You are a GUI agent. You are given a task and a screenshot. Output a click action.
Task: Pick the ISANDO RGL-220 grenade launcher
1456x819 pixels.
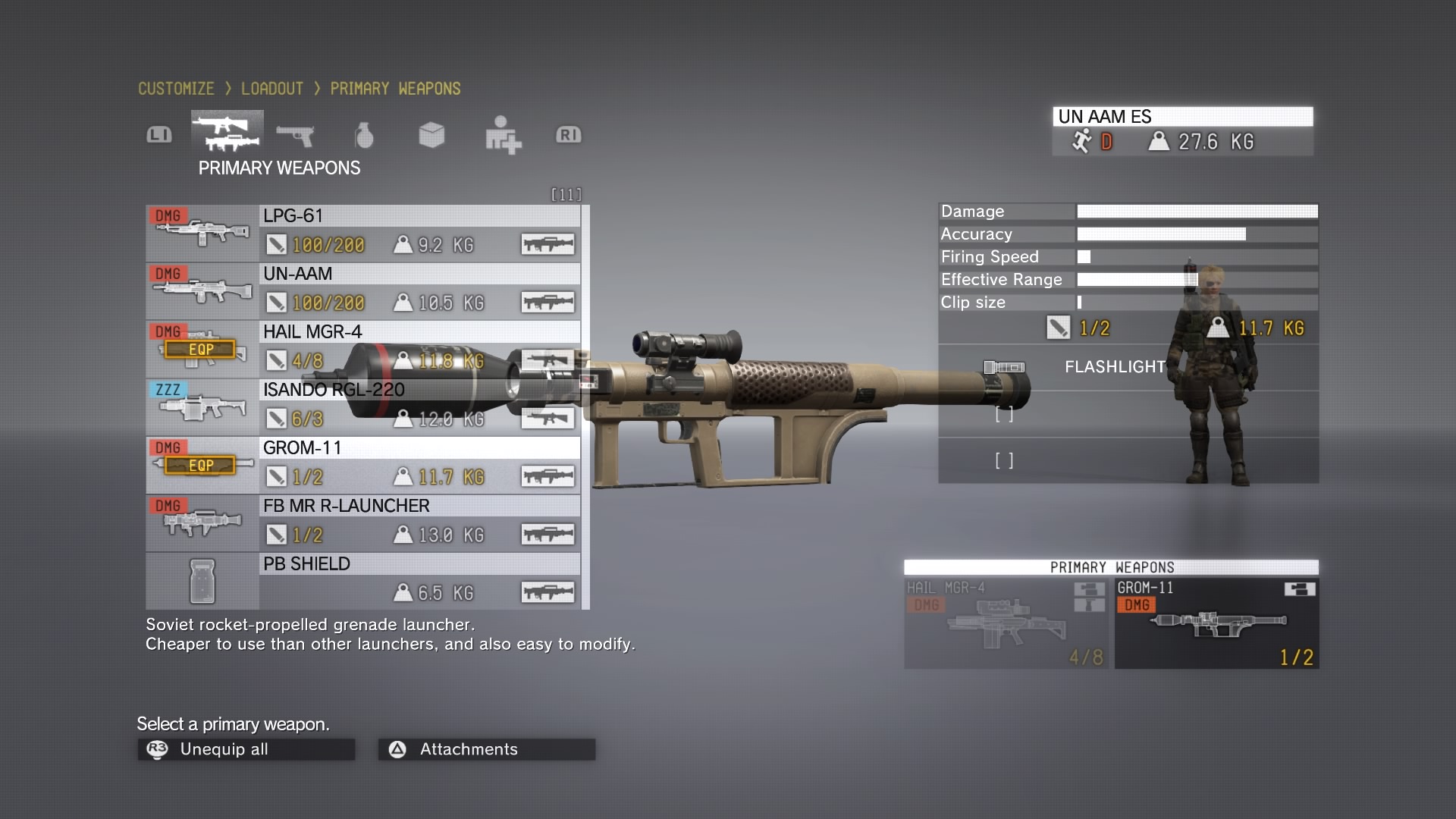[x=362, y=407]
